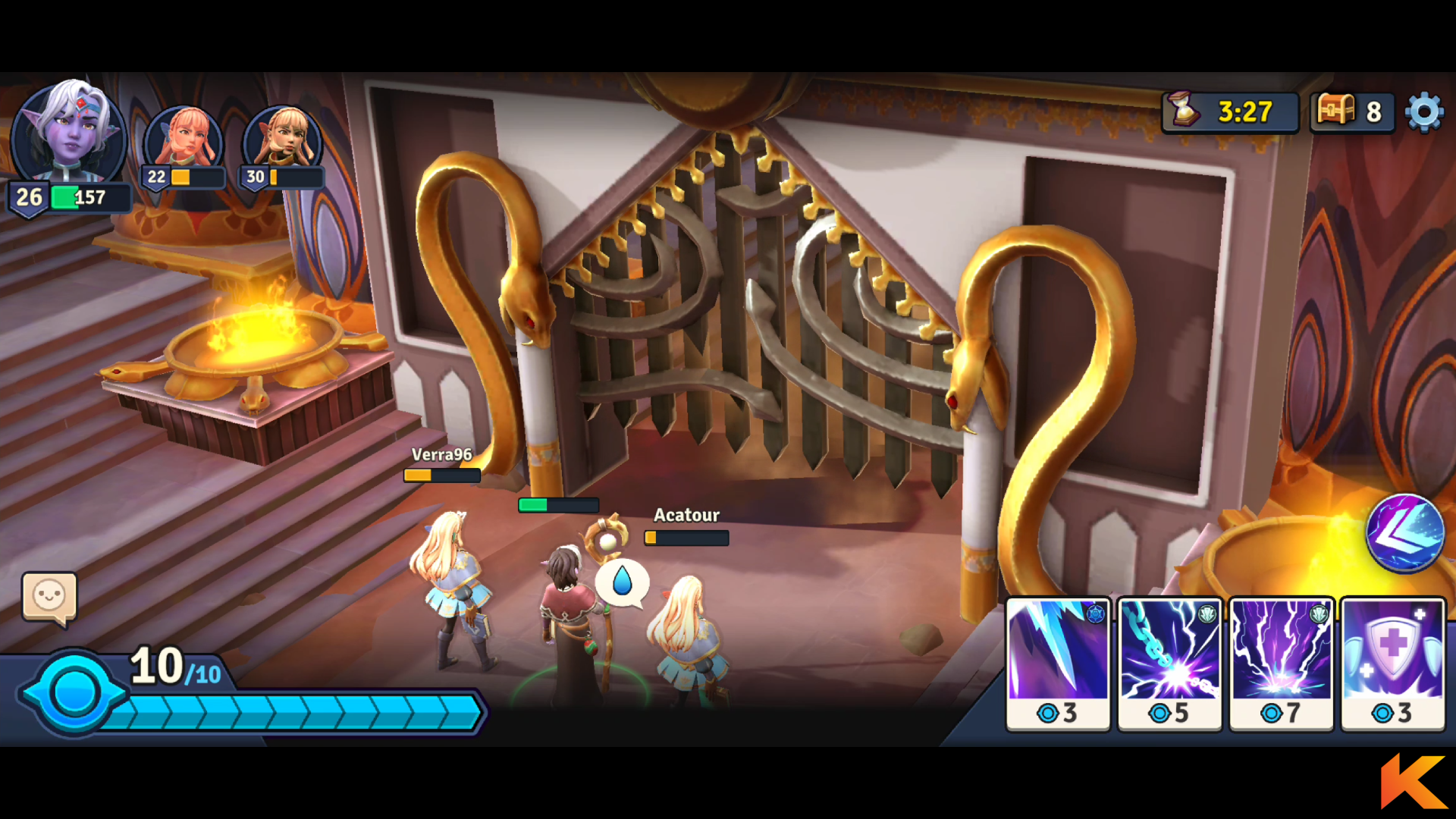Play the healing shield card costing 3
1456x819 pixels.
tap(1392, 664)
